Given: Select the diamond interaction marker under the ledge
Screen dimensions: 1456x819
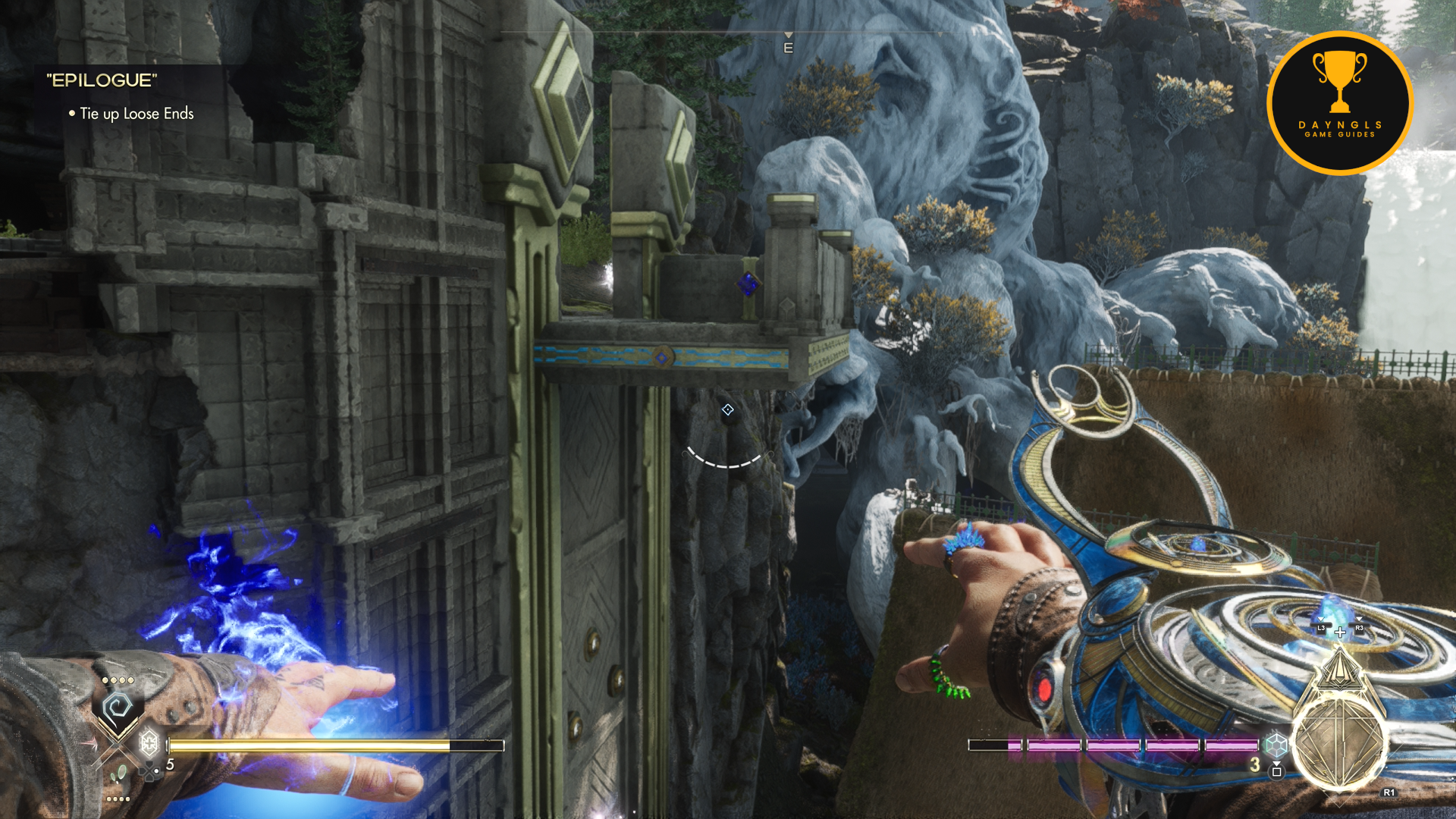Looking at the screenshot, I should pos(728,410).
